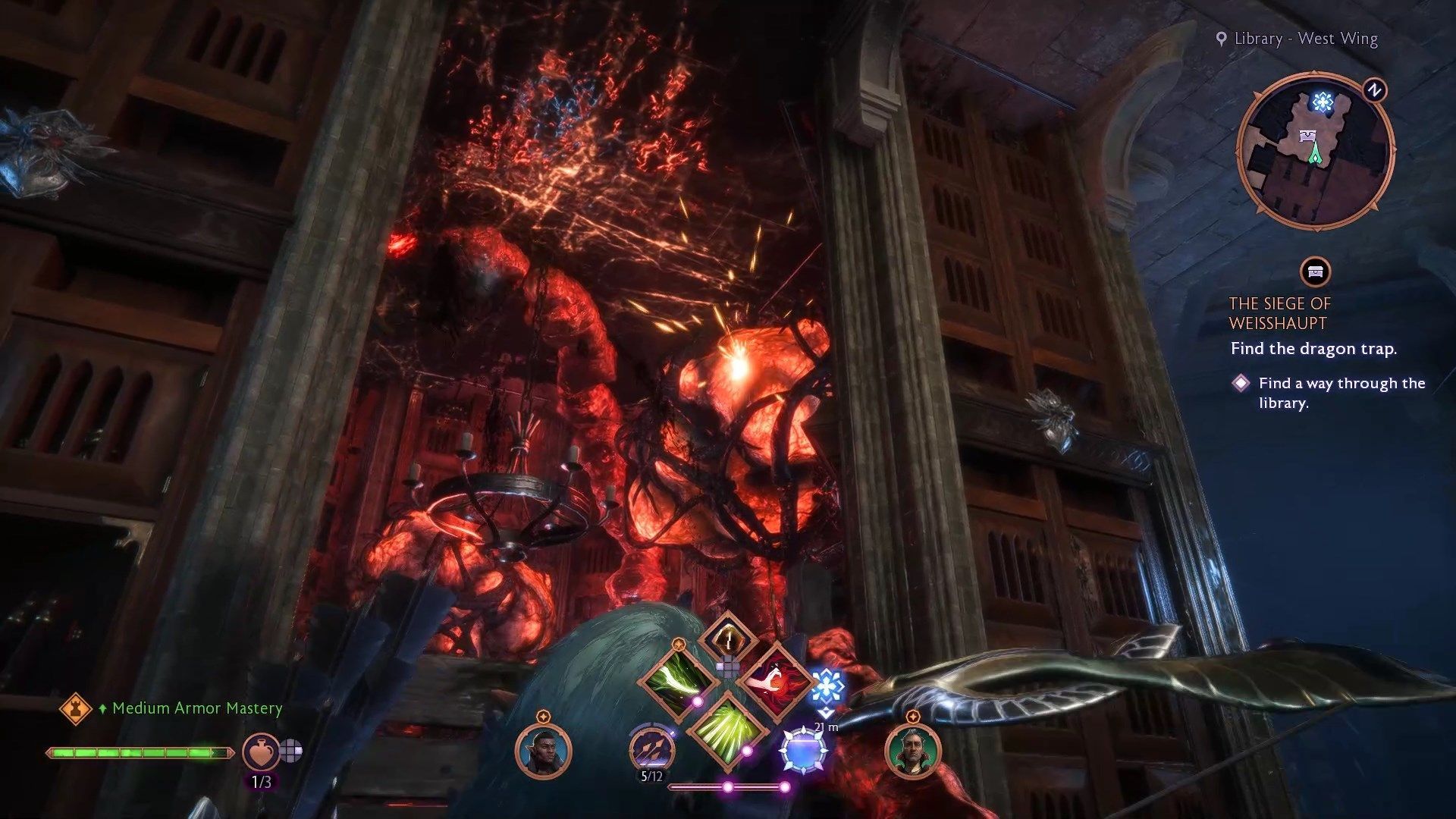Click the Library - West Wing location label
Viewport: 1456px width, 819px height.
[1305, 39]
